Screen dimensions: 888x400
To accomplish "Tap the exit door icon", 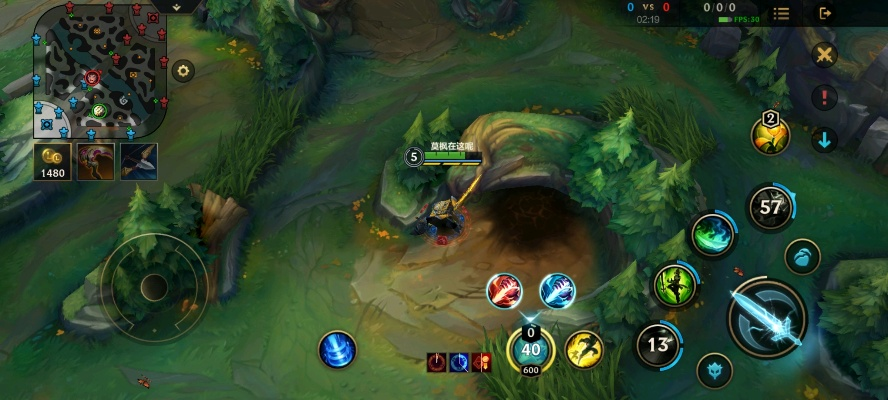I will [x=825, y=13].
